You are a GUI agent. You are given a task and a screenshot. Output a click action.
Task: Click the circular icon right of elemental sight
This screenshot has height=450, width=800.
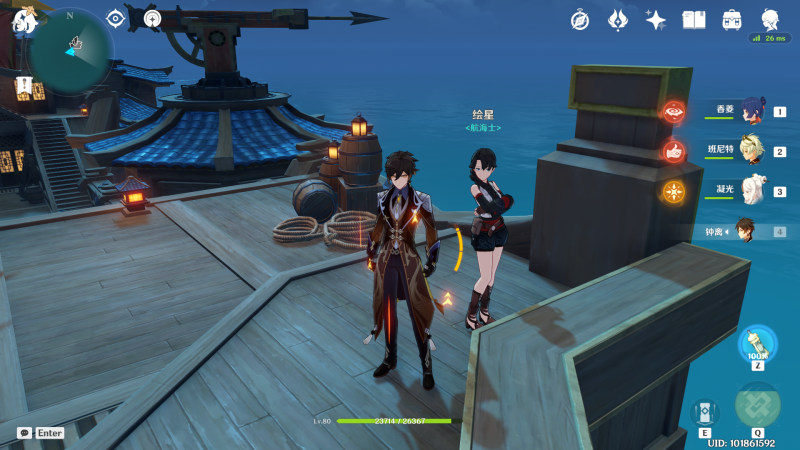pyautogui.click(x=152, y=18)
